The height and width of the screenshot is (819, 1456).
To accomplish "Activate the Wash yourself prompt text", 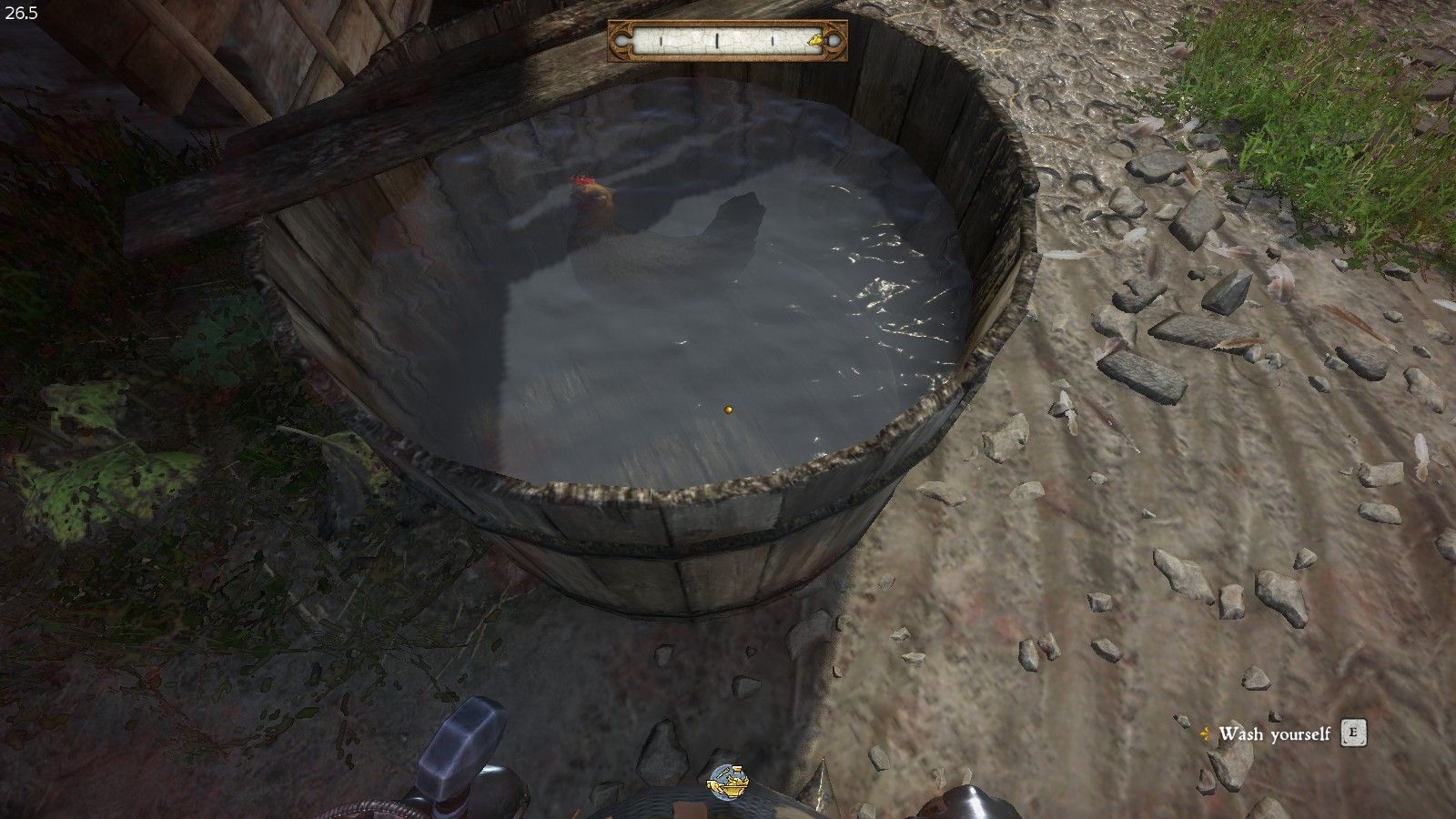I will [1274, 733].
